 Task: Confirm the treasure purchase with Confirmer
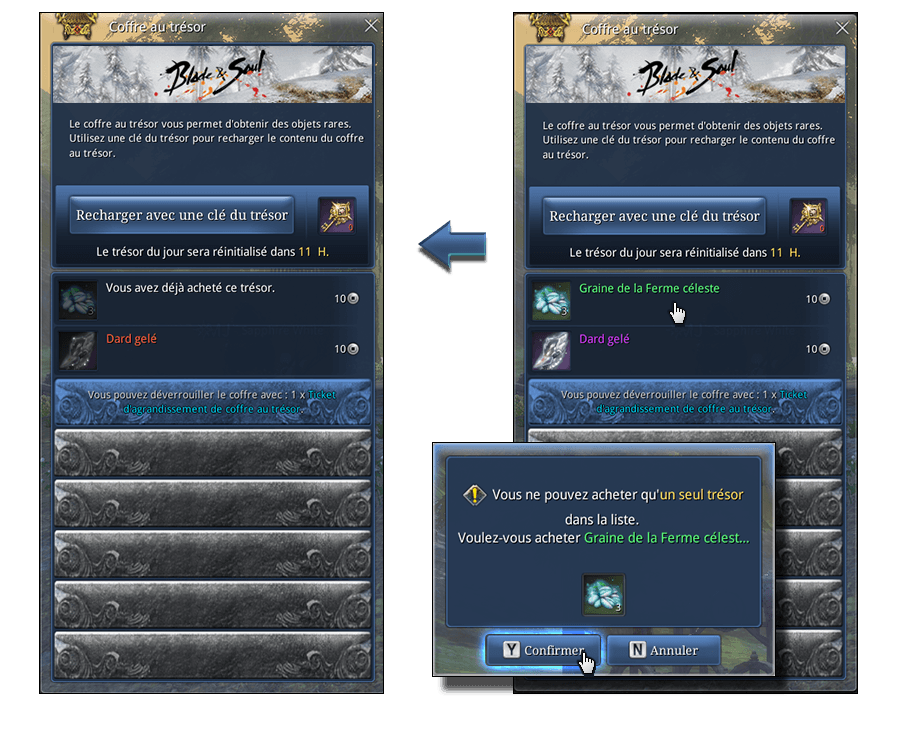(x=543, y=650)
